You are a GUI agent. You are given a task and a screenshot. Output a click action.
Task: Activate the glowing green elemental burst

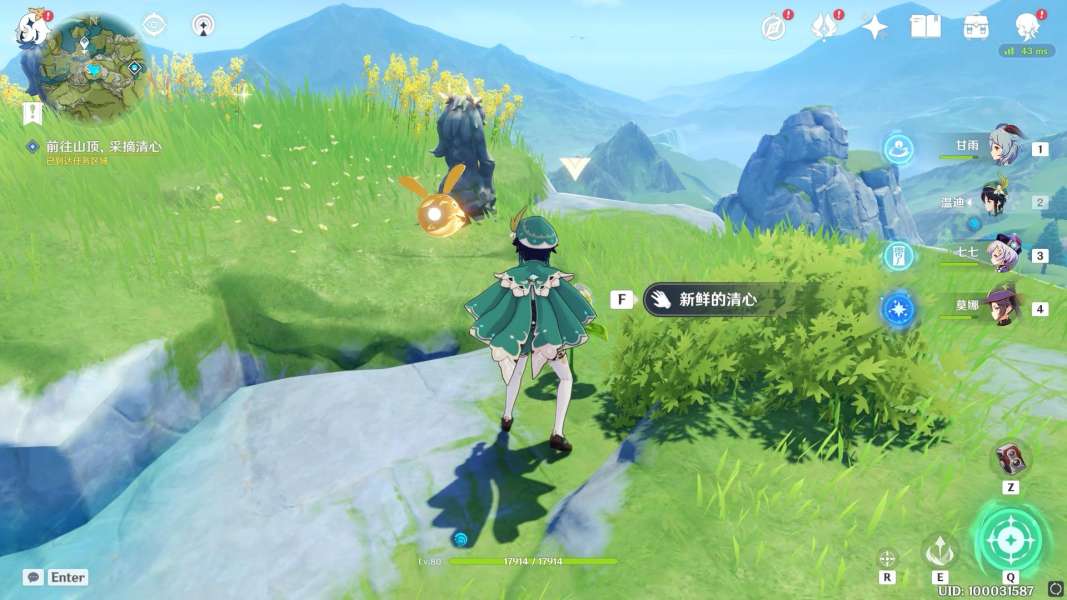point(1011,541)
